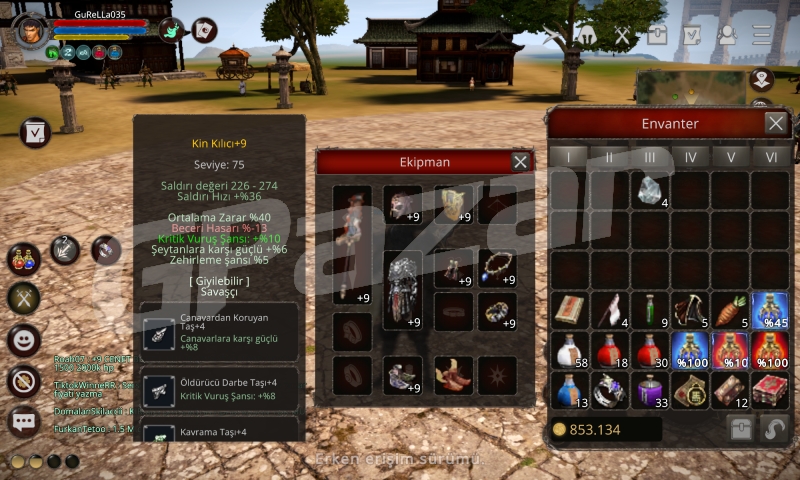Select the equipped +9 body armor

click(402, 290)
